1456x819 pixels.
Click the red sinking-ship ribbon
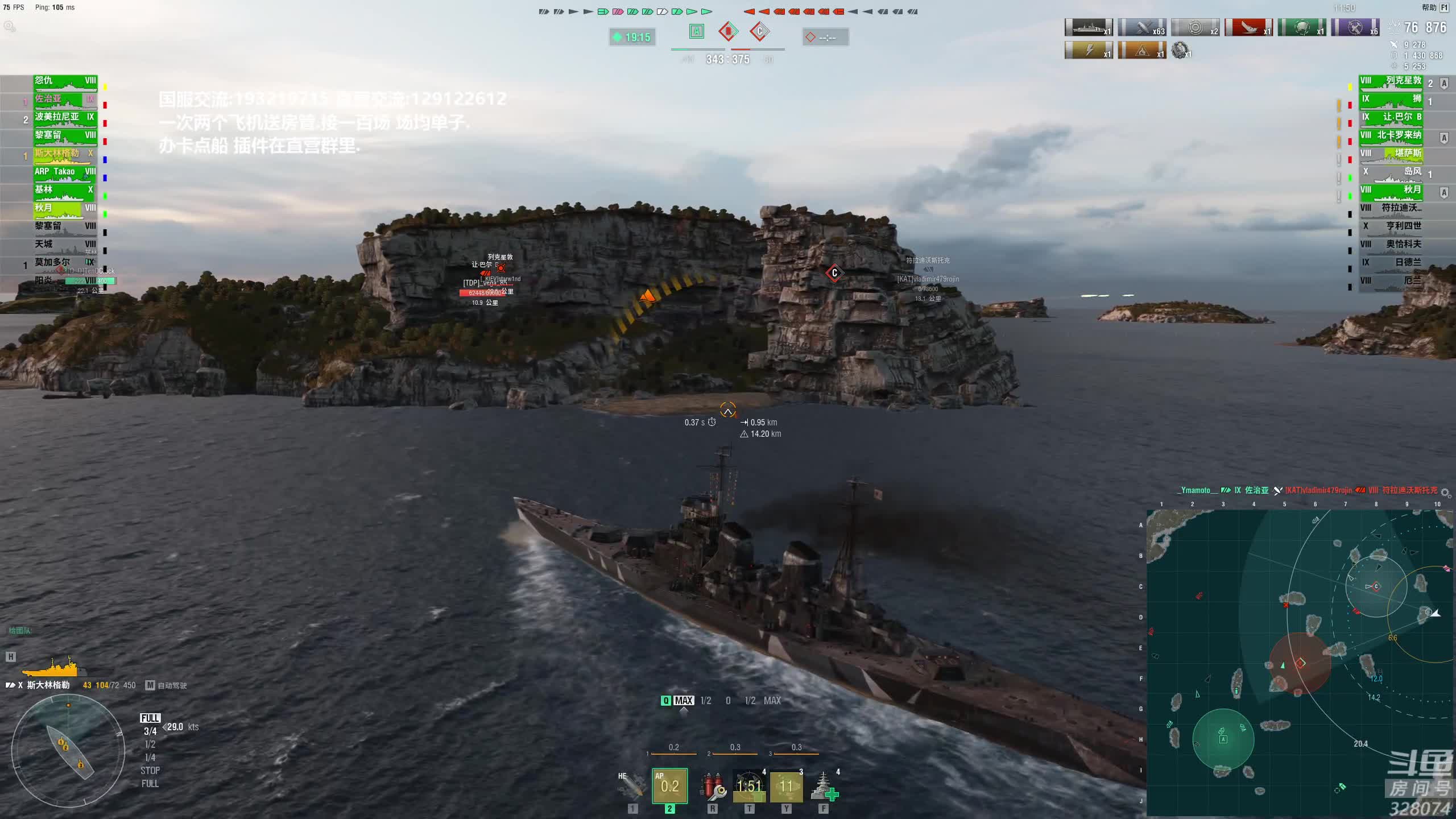(1248, 28)
